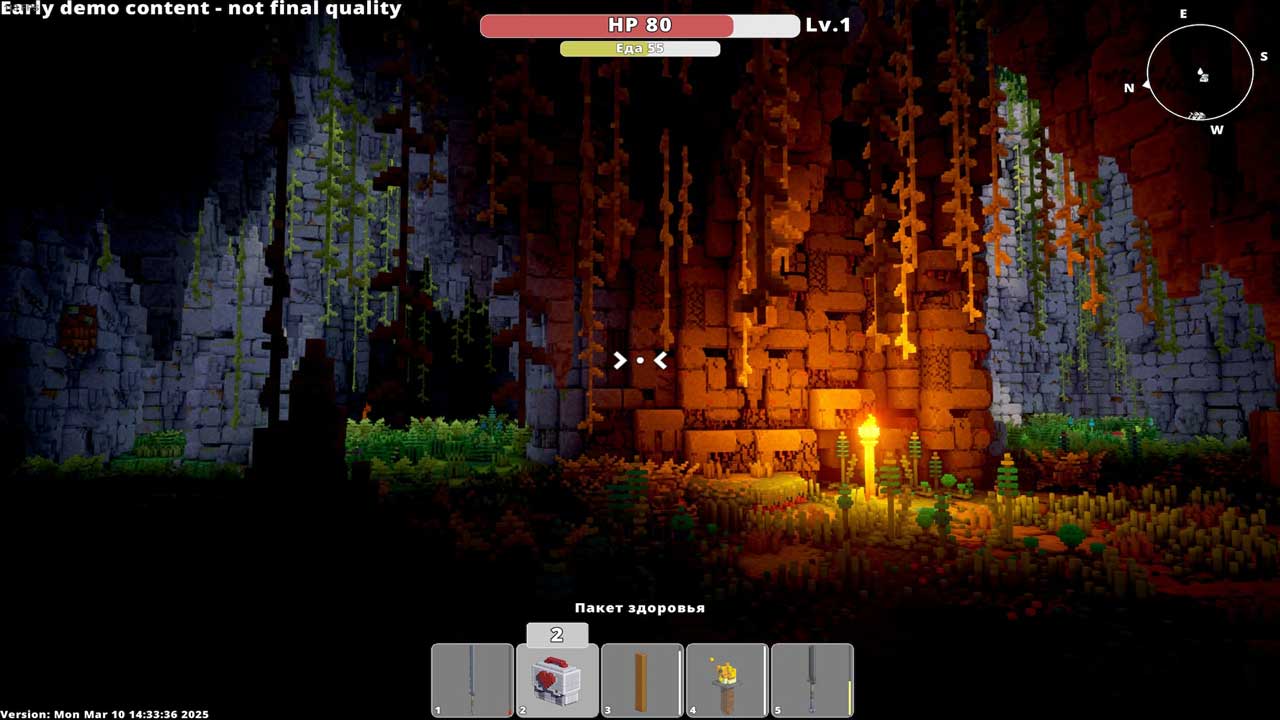Equip the burning torch from the hotbar
1280x720 pixels.
pos(727,680)
